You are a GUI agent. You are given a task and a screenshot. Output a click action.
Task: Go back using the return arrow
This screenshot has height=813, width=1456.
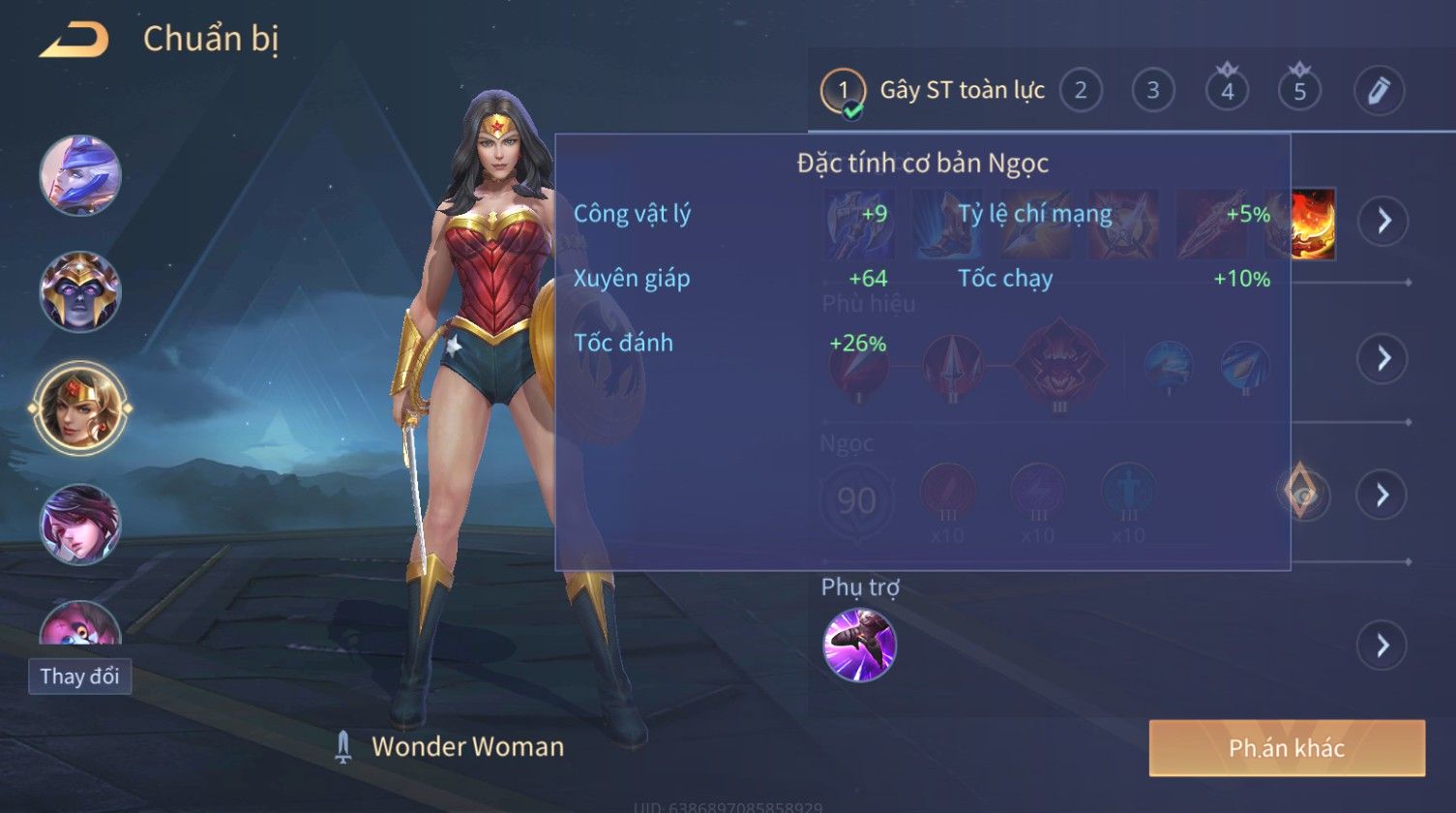point(74,41)
